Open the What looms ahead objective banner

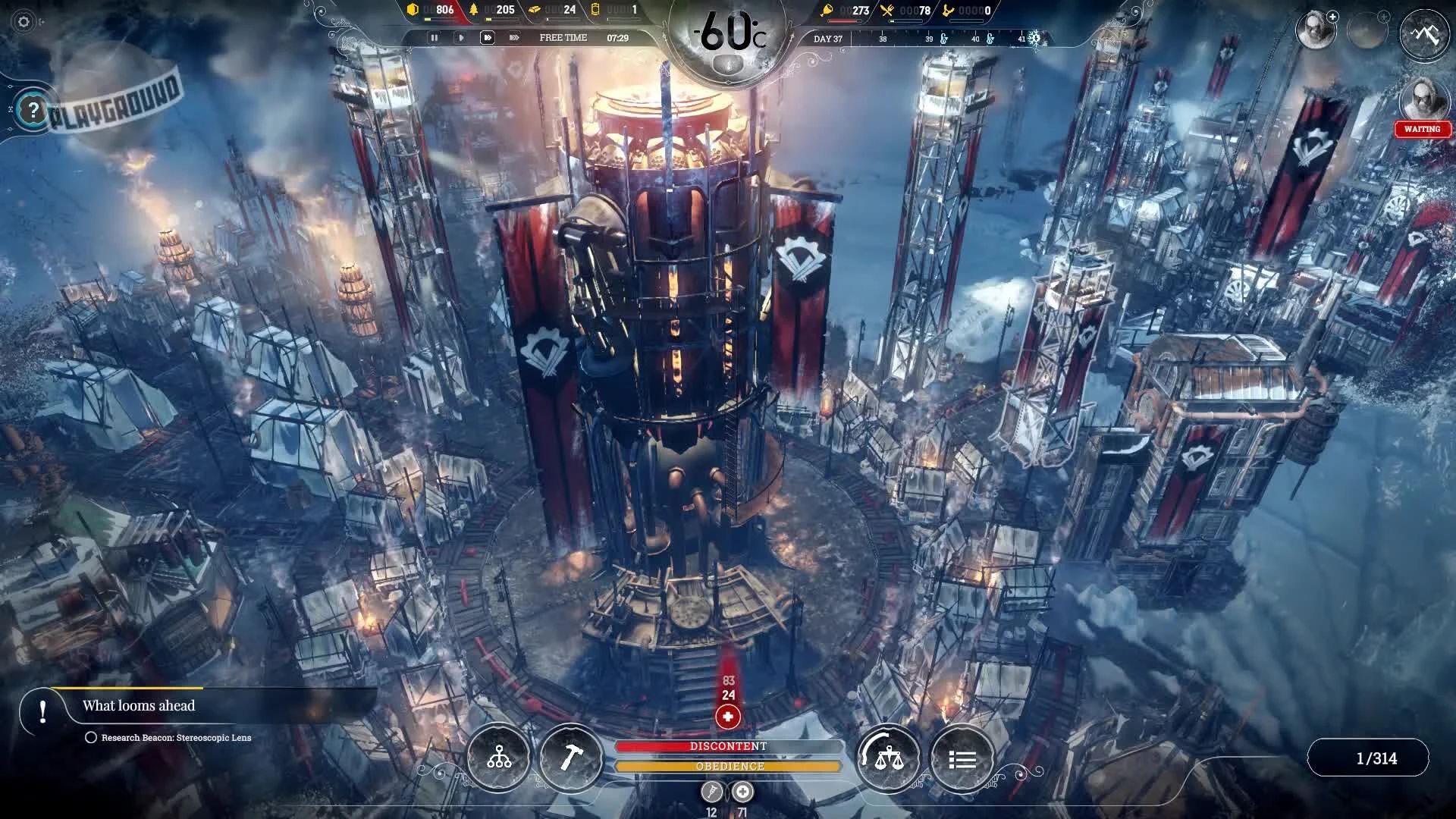(x=140, y=705)
